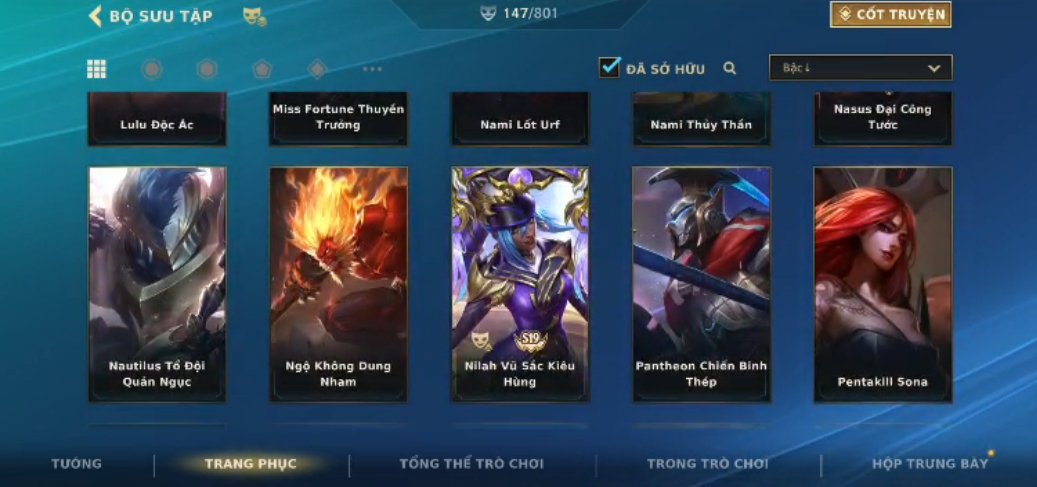
Task: Select the Ngộ Không Dung Nham skin
Action: point(338,284)
